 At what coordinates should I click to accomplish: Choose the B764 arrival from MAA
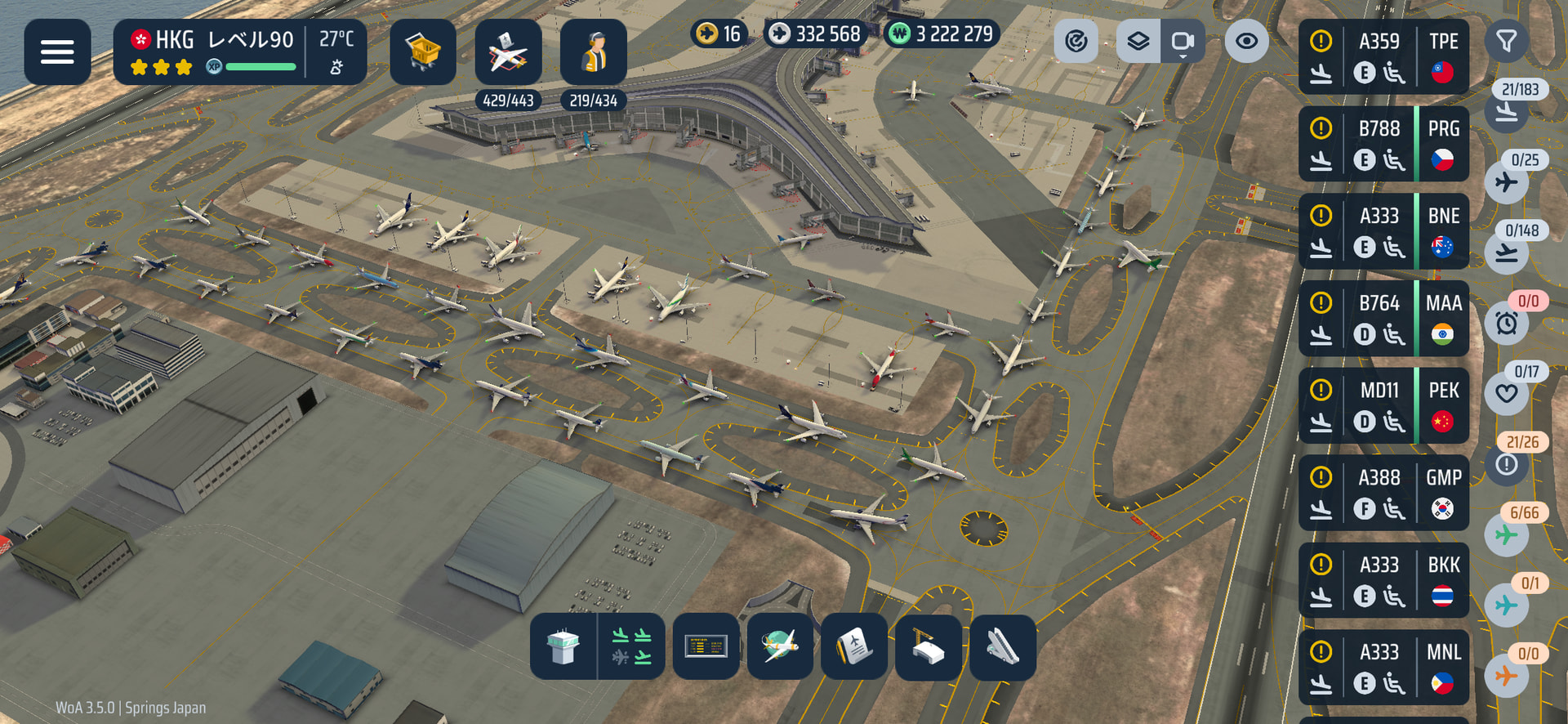point(1383,319)
